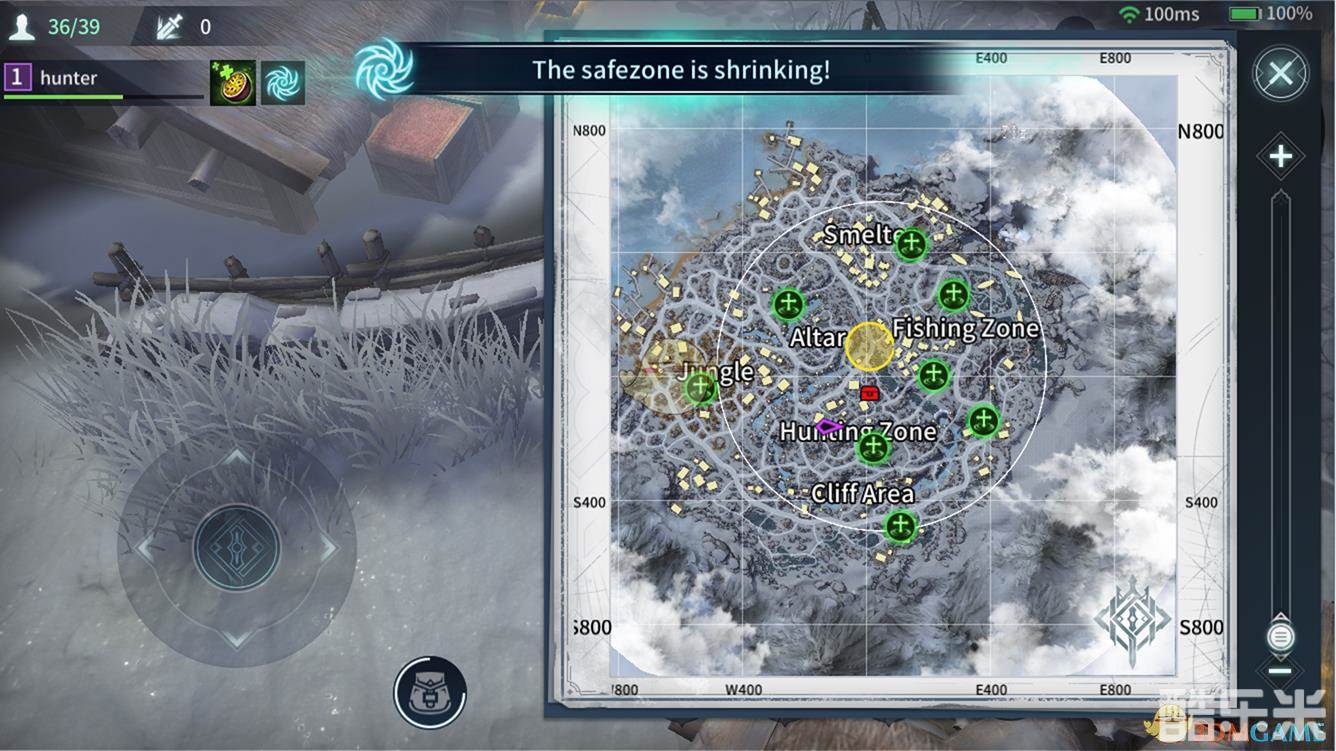Viewport: 1336px width, 751px height.
Task: Select green marker under Hunting Zone label
Action: point(874,447)
